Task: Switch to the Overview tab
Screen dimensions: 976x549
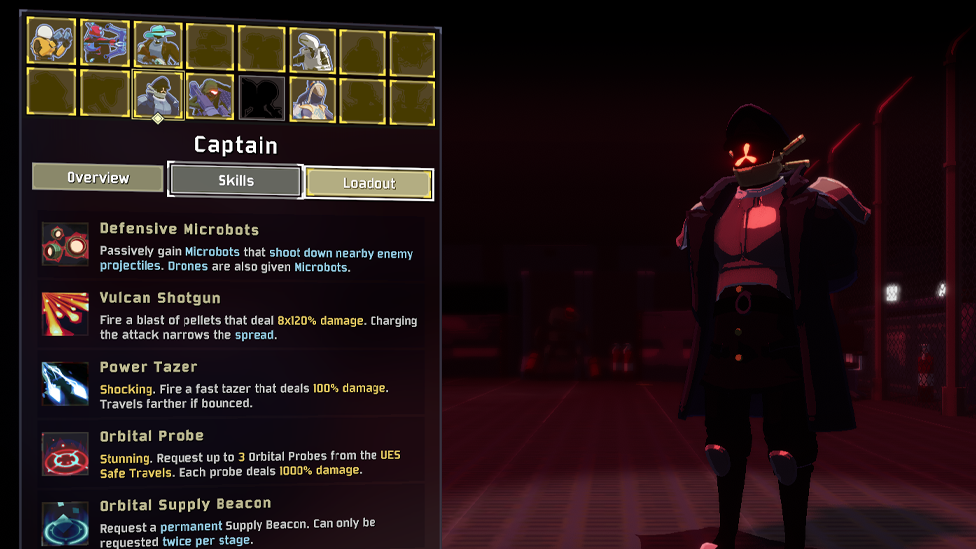Action: 98,178
